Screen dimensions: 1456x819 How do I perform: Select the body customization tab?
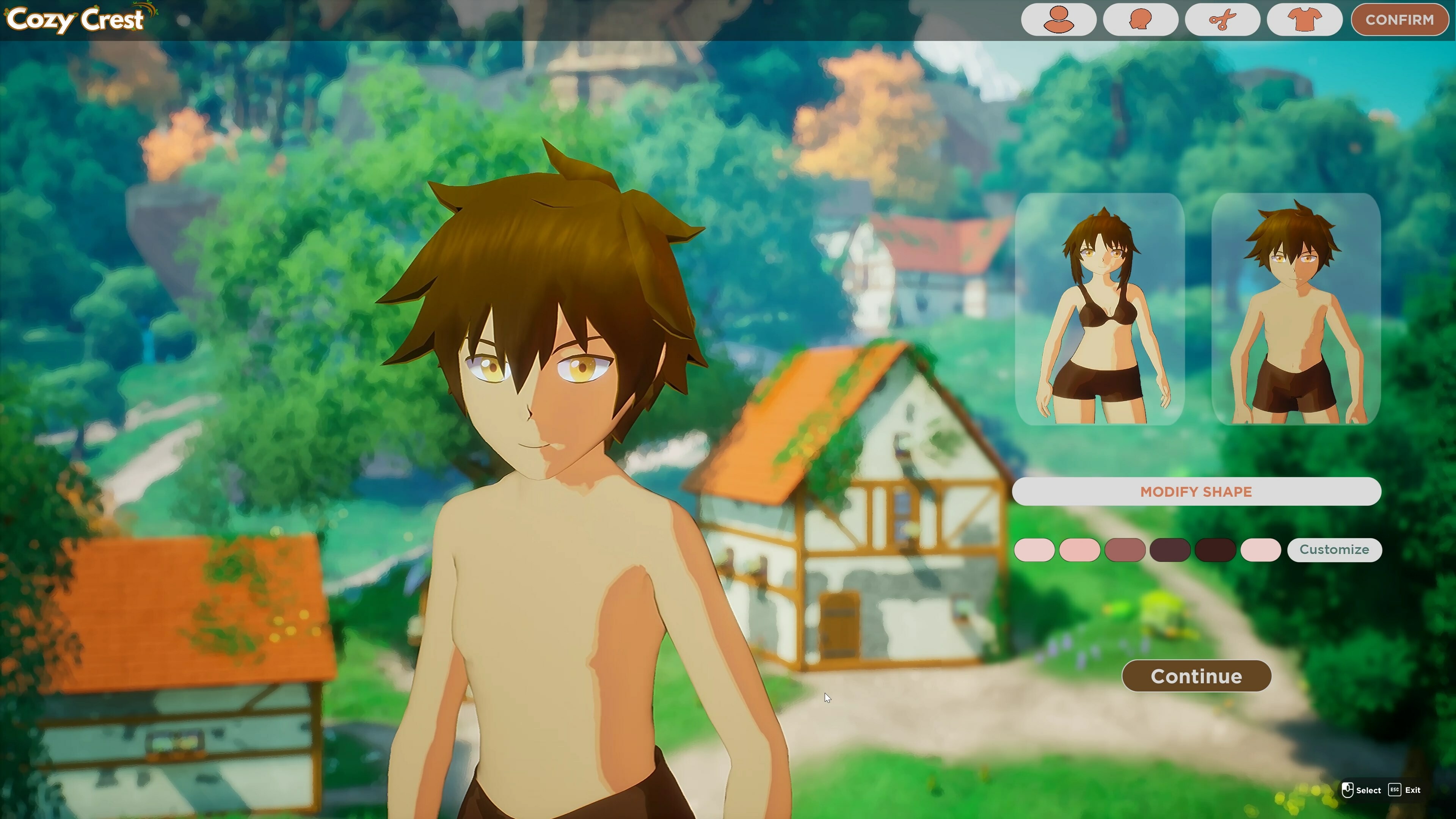[1059, 20]
